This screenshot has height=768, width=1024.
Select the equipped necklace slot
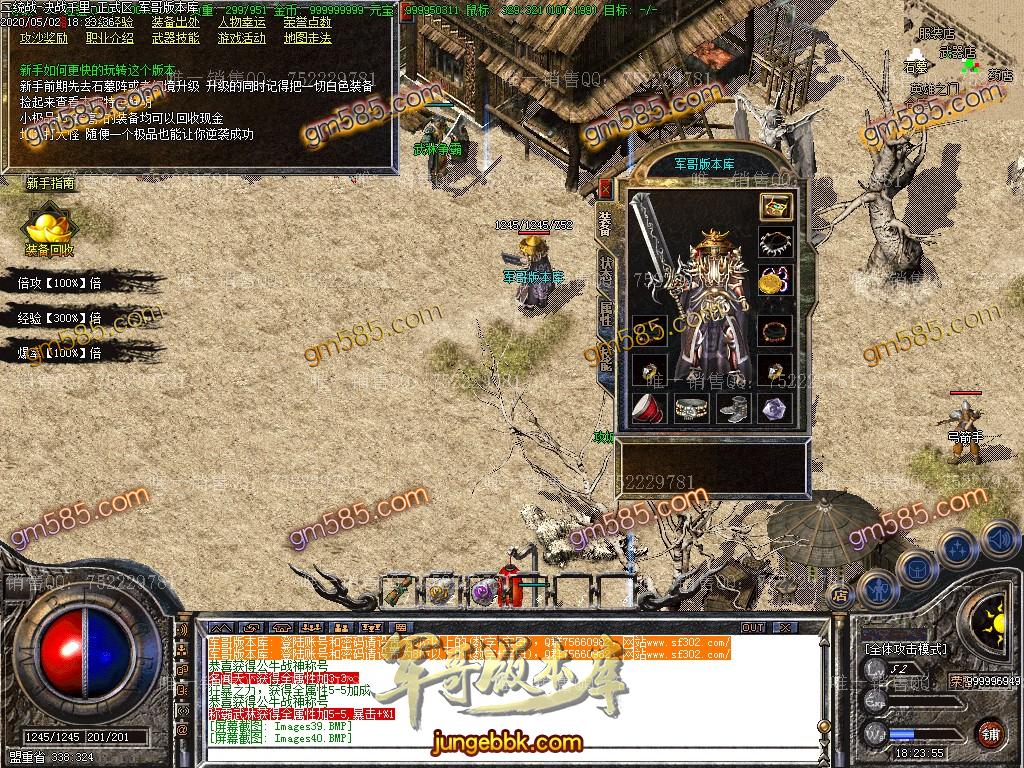point(775,242)
